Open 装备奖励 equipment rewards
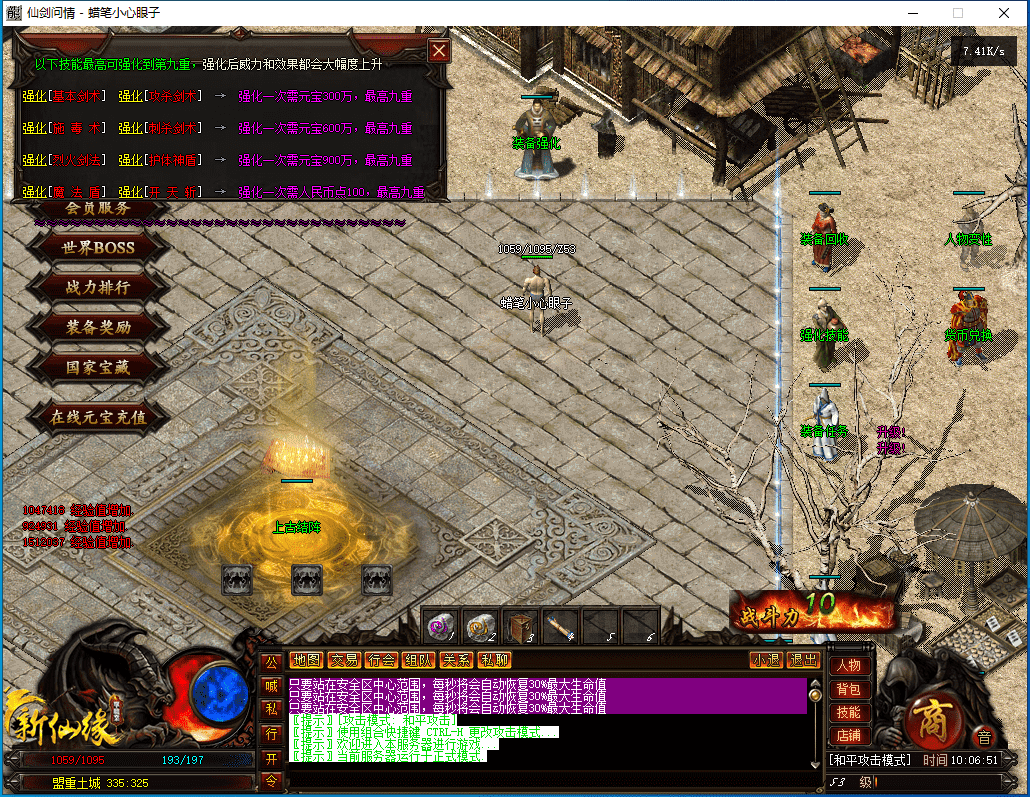 (x=98, y=327)
